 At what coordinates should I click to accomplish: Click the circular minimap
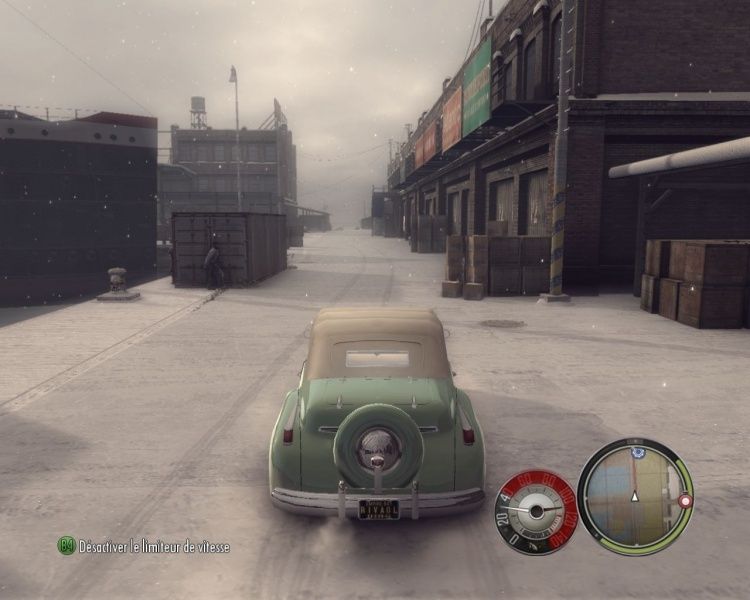[634, 496]
